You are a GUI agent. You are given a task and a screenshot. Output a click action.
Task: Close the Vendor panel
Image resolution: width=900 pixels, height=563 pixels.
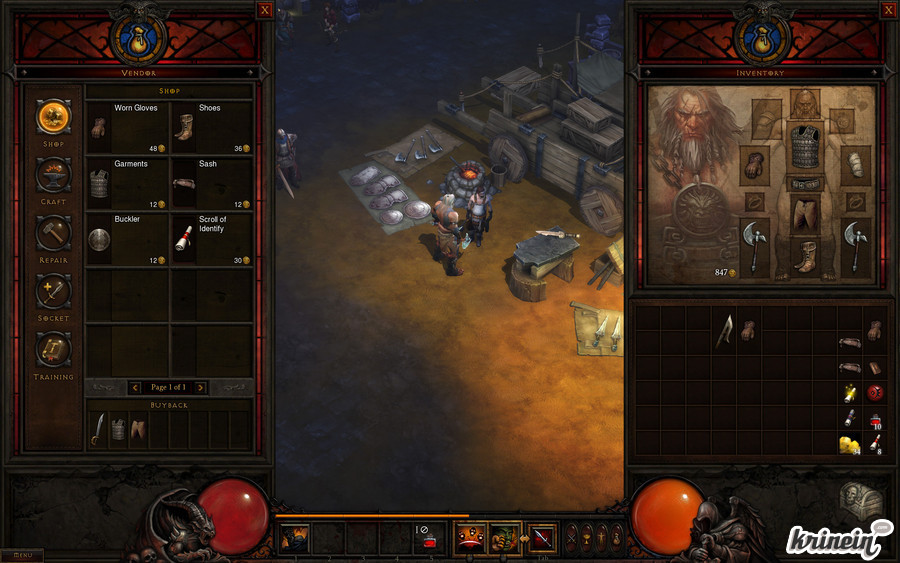coord(264,10)
